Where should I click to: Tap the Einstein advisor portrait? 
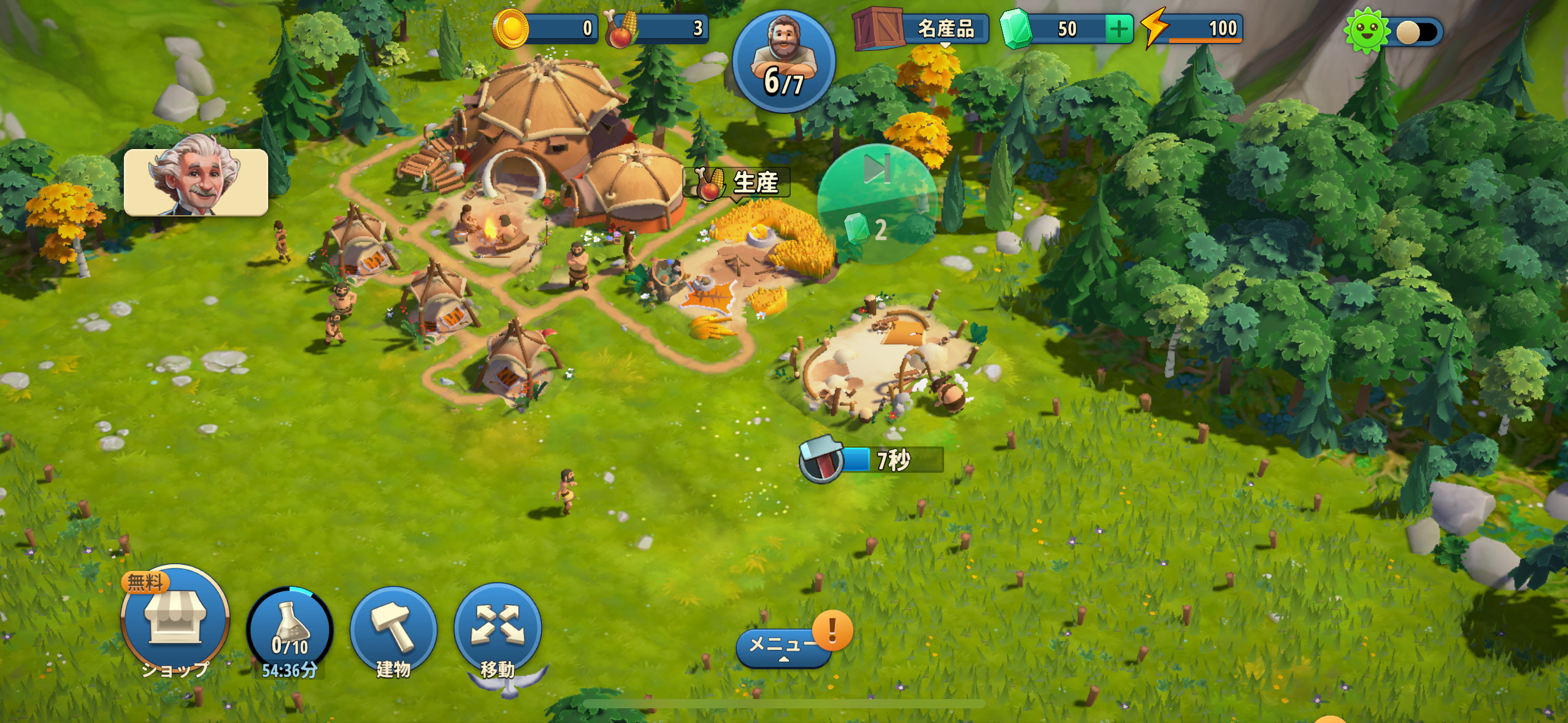(x=196, y=182)
